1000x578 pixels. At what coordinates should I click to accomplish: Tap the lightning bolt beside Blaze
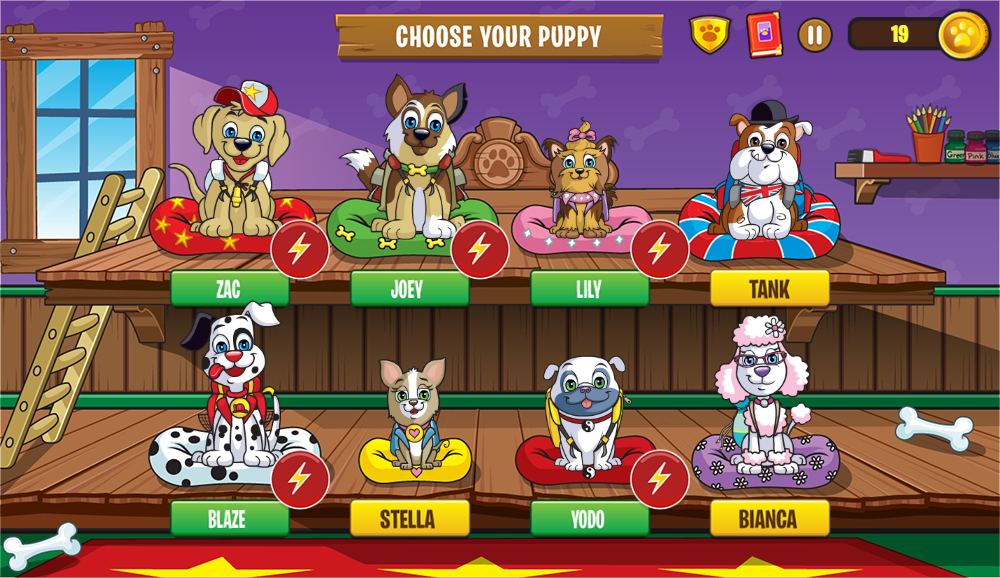click(300, 479)
